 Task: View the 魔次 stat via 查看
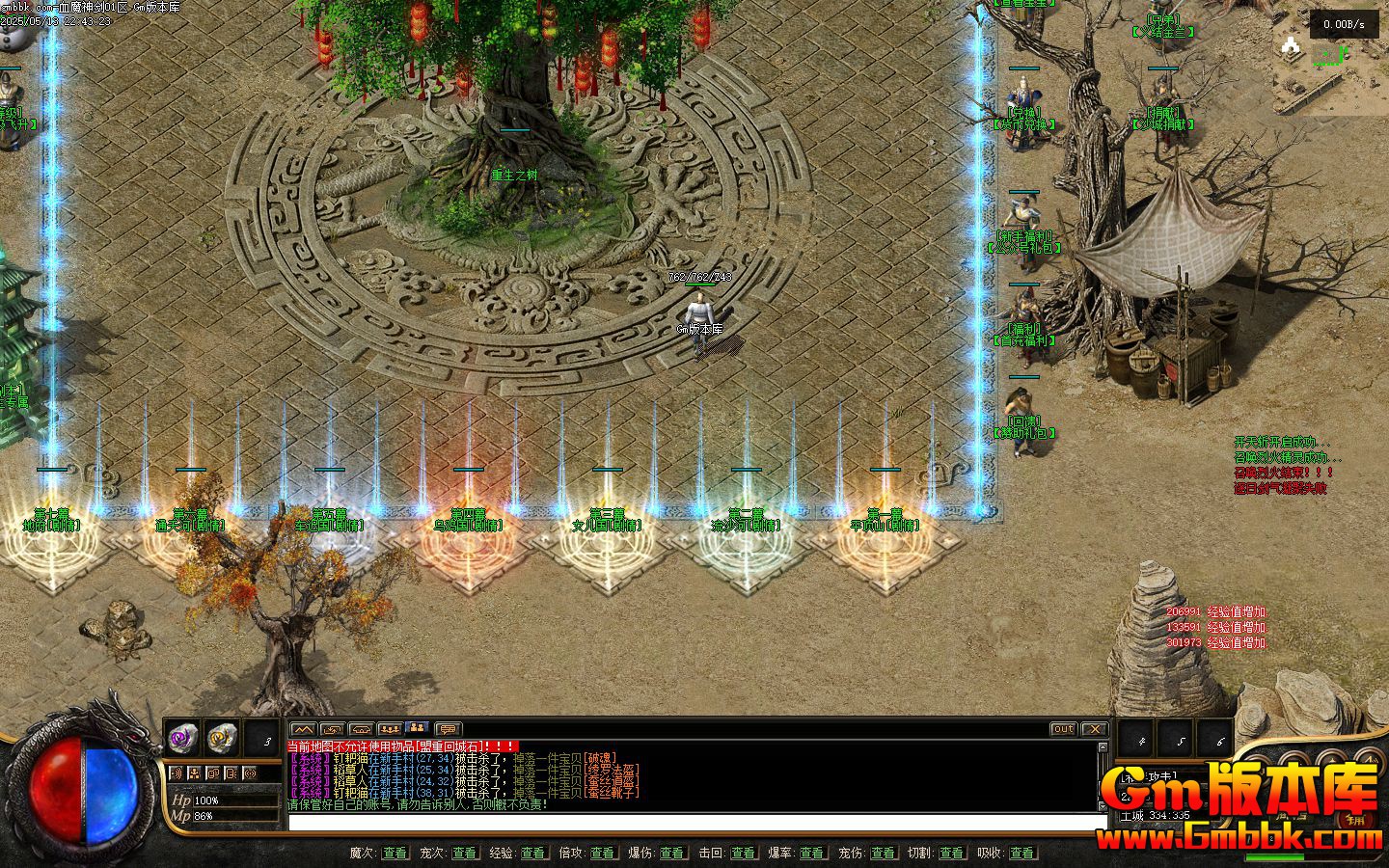click(395, 853)
